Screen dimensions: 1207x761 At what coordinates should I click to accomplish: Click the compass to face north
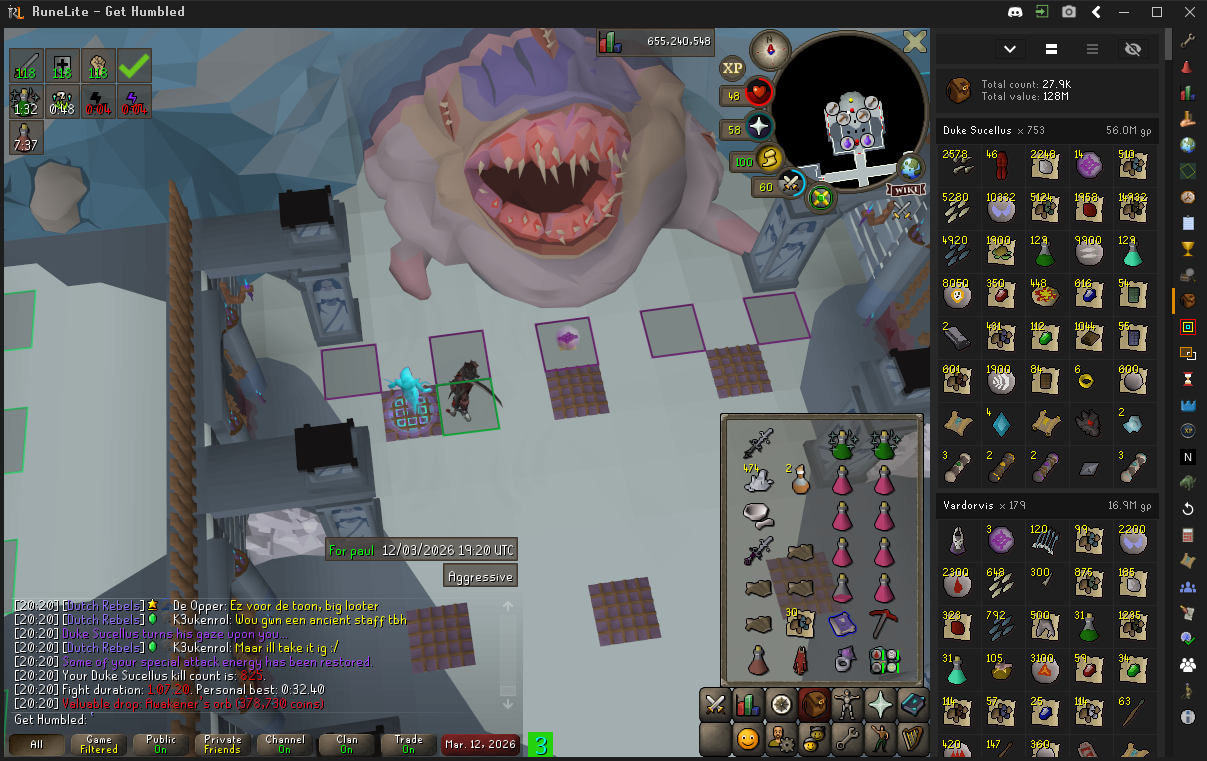click(770, 50)
